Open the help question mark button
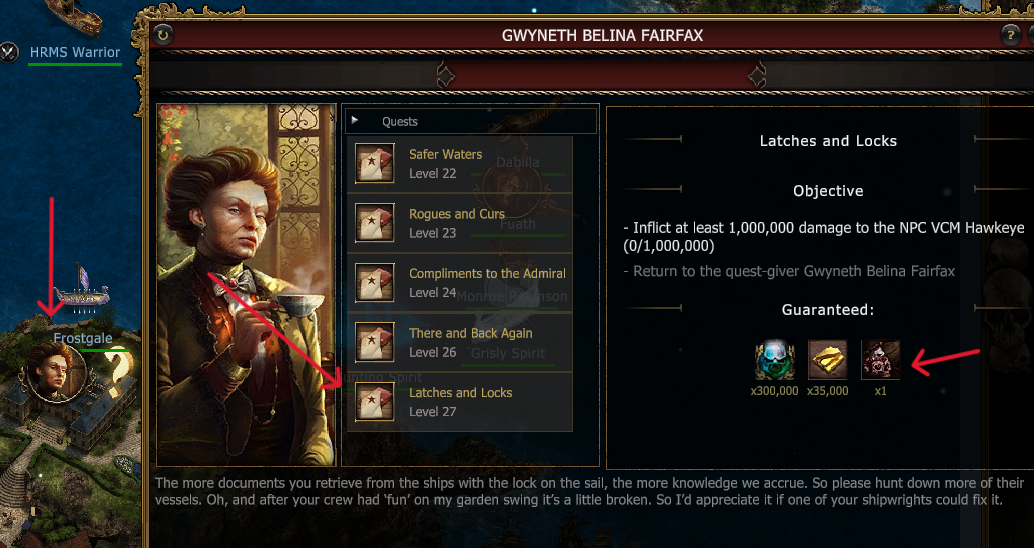1034x548 pixels. point(1010,35)
